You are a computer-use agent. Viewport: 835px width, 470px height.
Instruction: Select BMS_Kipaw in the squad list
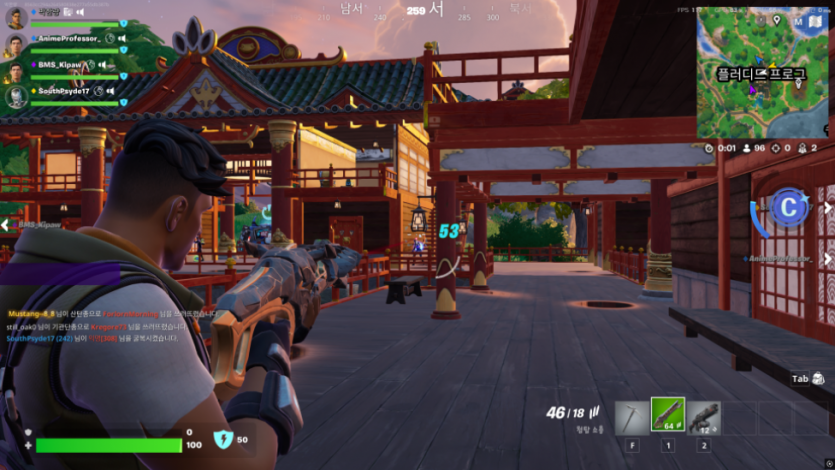tap(60, 65)
